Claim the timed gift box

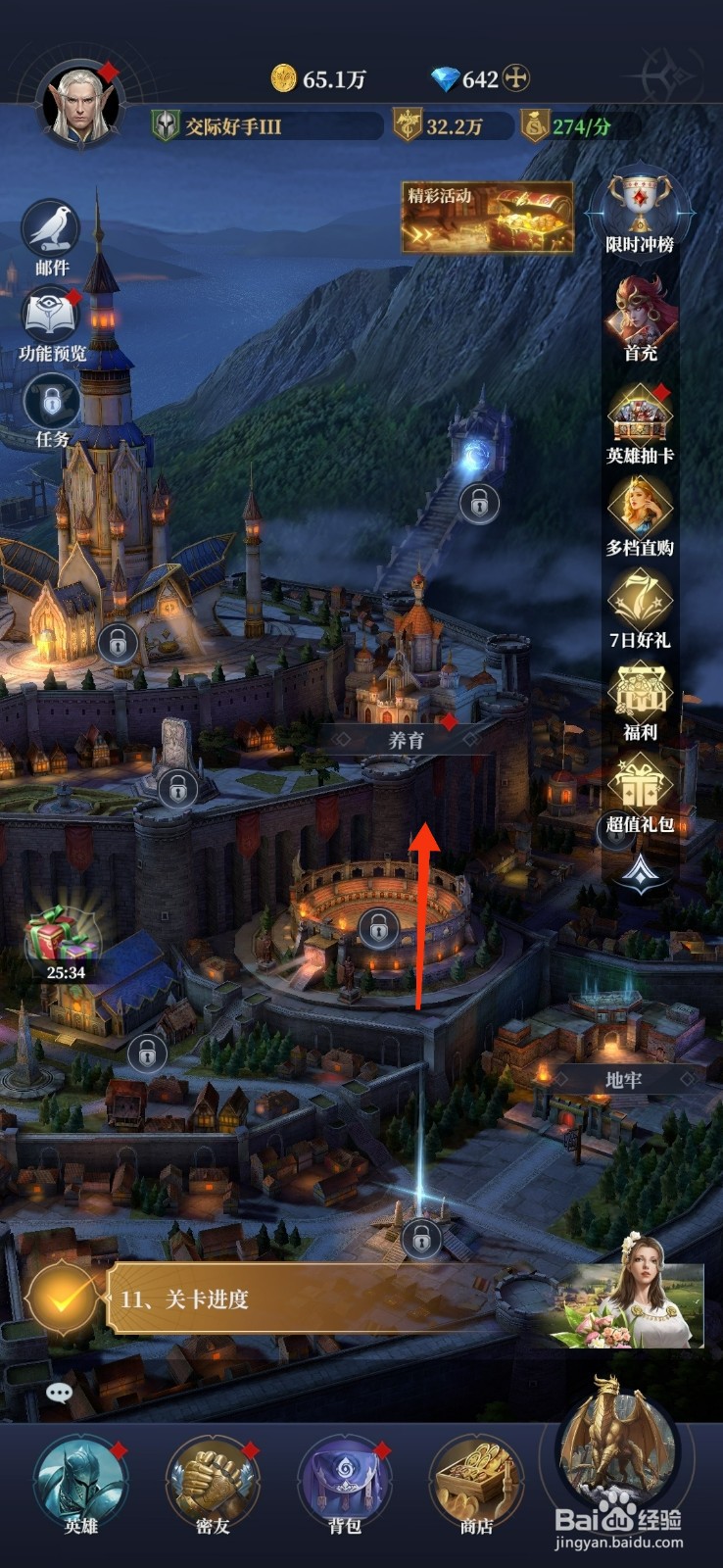pos(64,939)
